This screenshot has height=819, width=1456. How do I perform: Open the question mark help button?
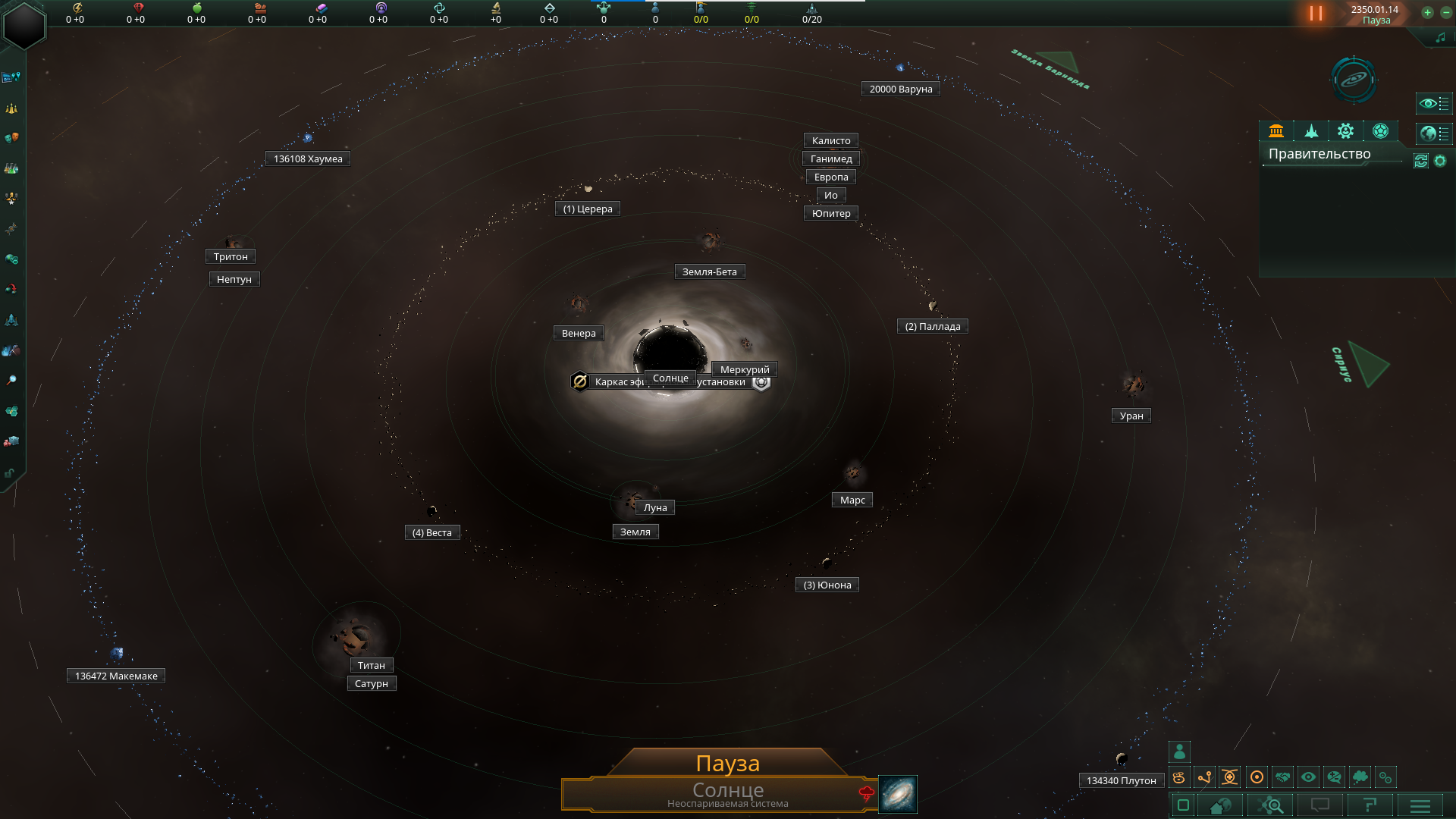point(1370,805)
